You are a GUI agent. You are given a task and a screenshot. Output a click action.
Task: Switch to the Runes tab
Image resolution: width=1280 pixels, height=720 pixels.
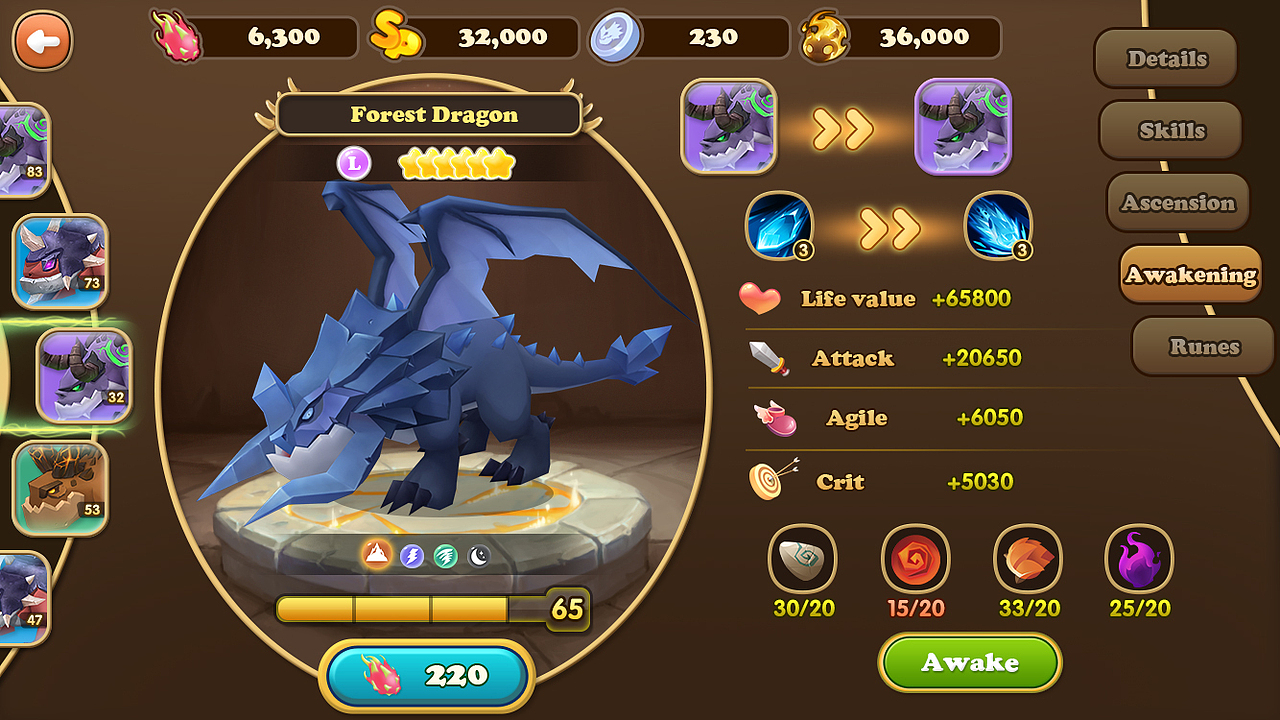click(1201, 346)
